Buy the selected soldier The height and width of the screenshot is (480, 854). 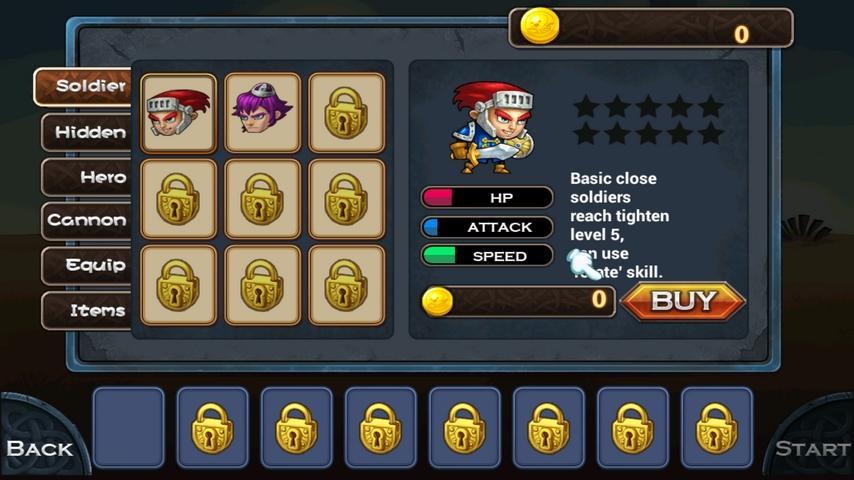point(683,301)
